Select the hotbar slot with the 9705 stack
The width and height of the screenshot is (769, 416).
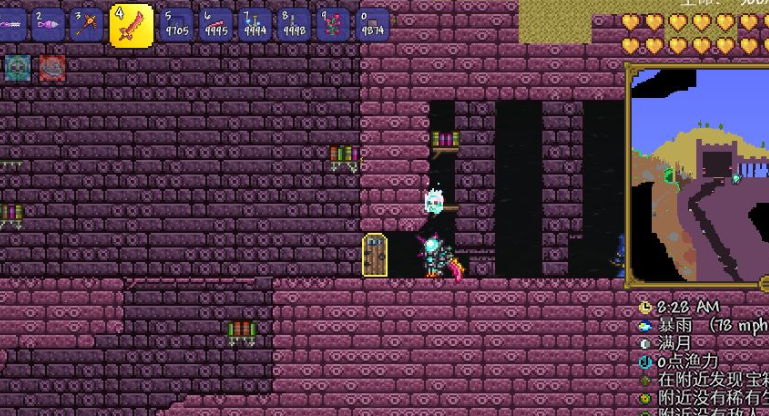[x=176, y=24]
